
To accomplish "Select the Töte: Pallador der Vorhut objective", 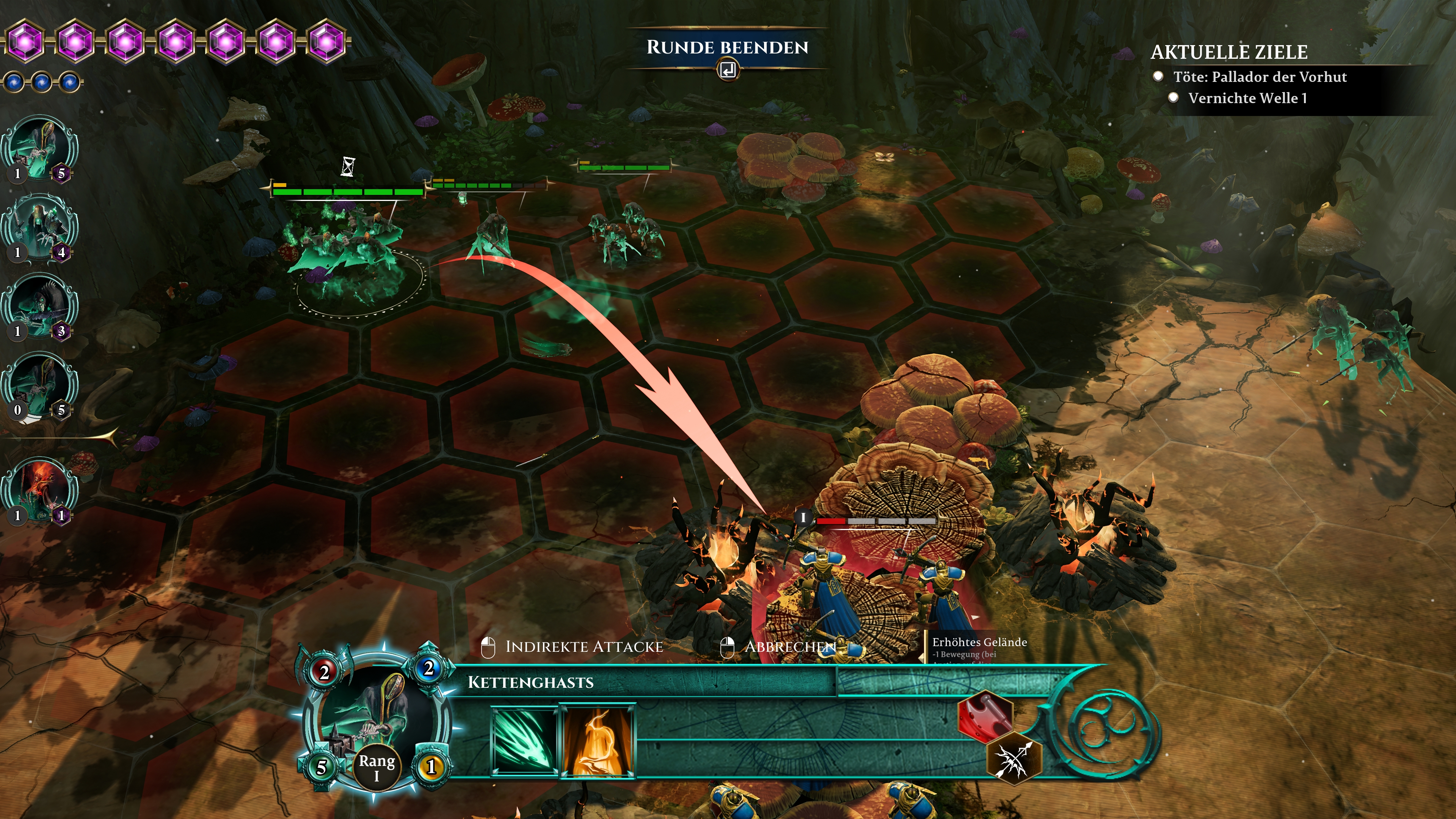I will pyautogui.click(x=1259, y=77).
